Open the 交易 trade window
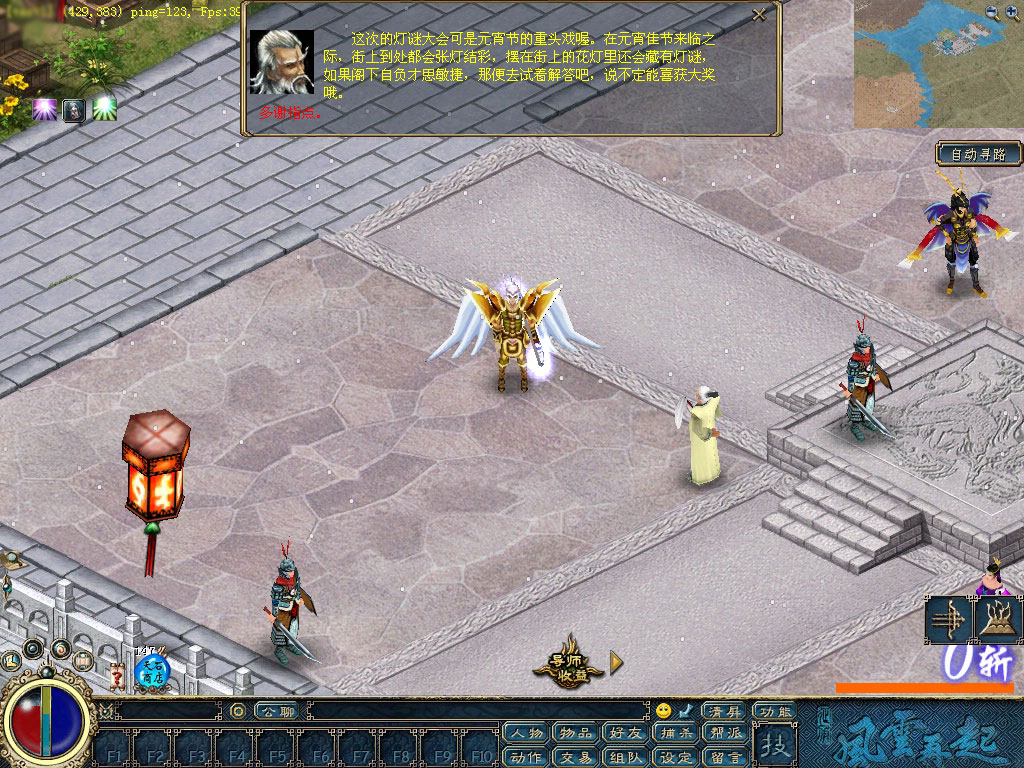This screenshot has width=1024, height=768. pyautogui.click(x=576, y=757)
